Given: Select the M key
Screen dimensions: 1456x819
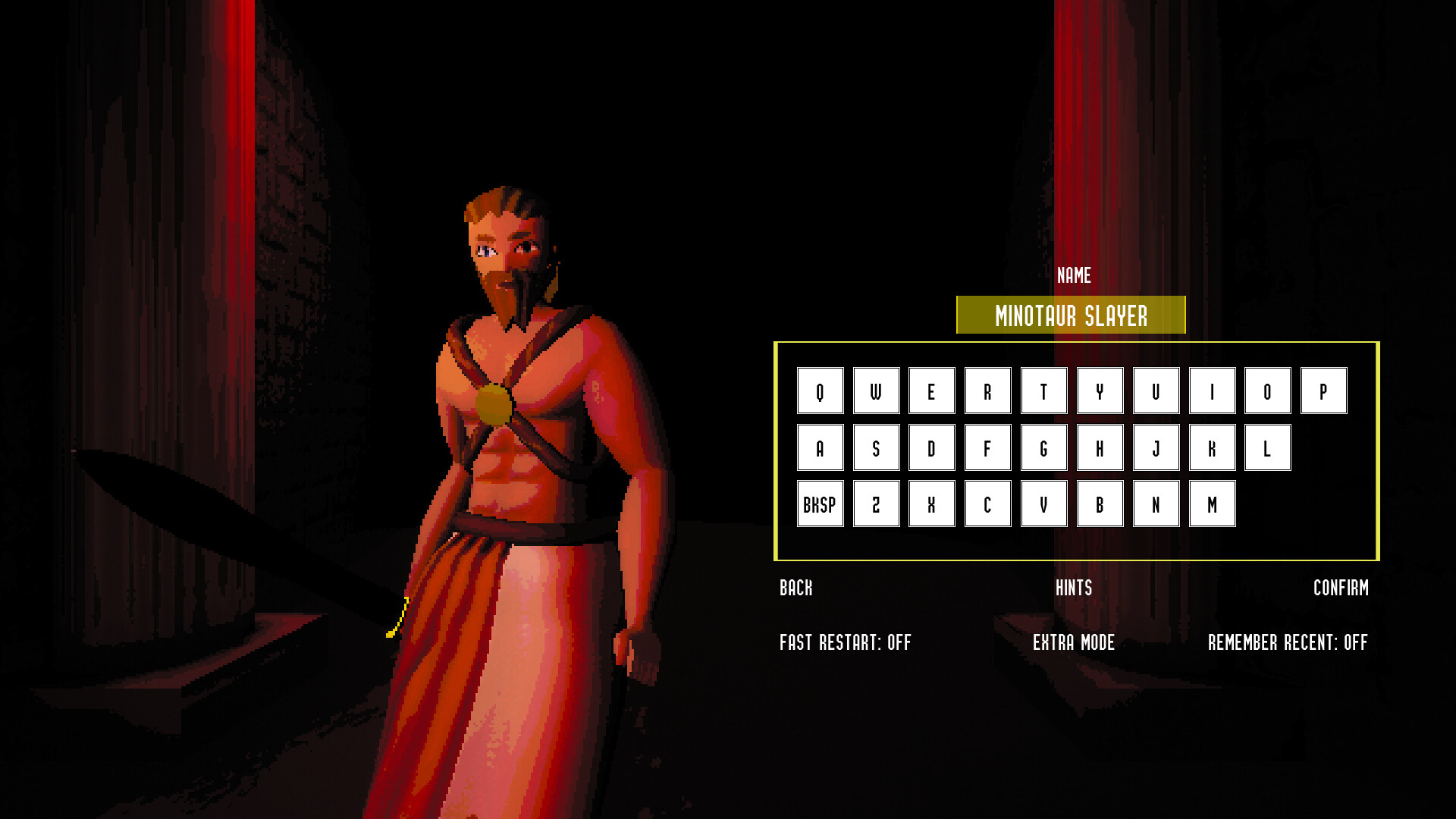Looking at the screenshot, I should [1212, 502].
